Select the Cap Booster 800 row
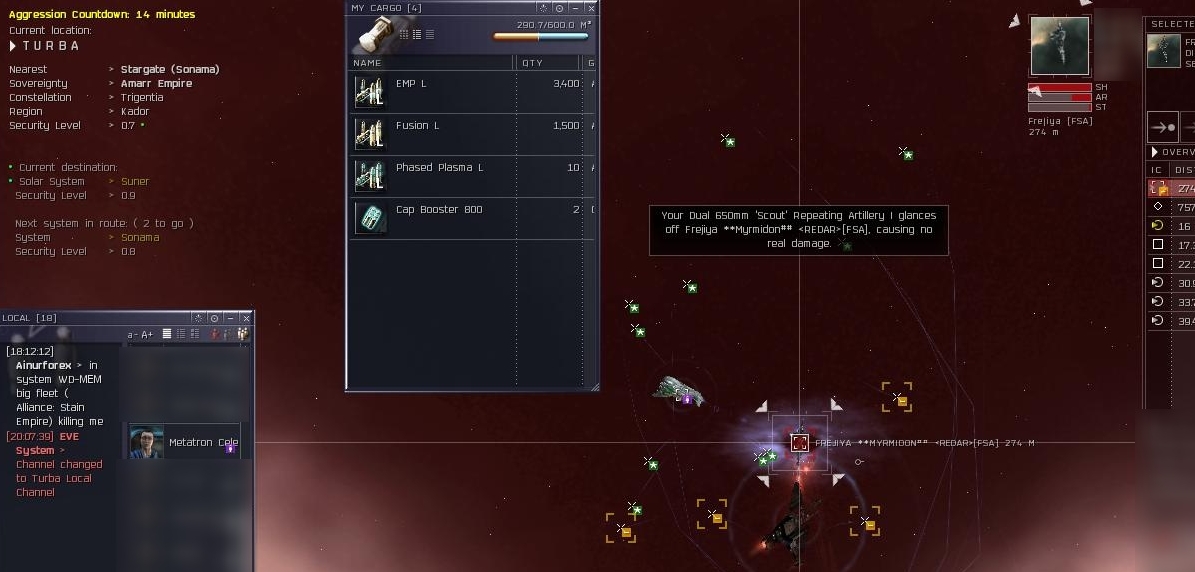The height and width of the screenshot is (572, 1195). [x=470, y=218]
